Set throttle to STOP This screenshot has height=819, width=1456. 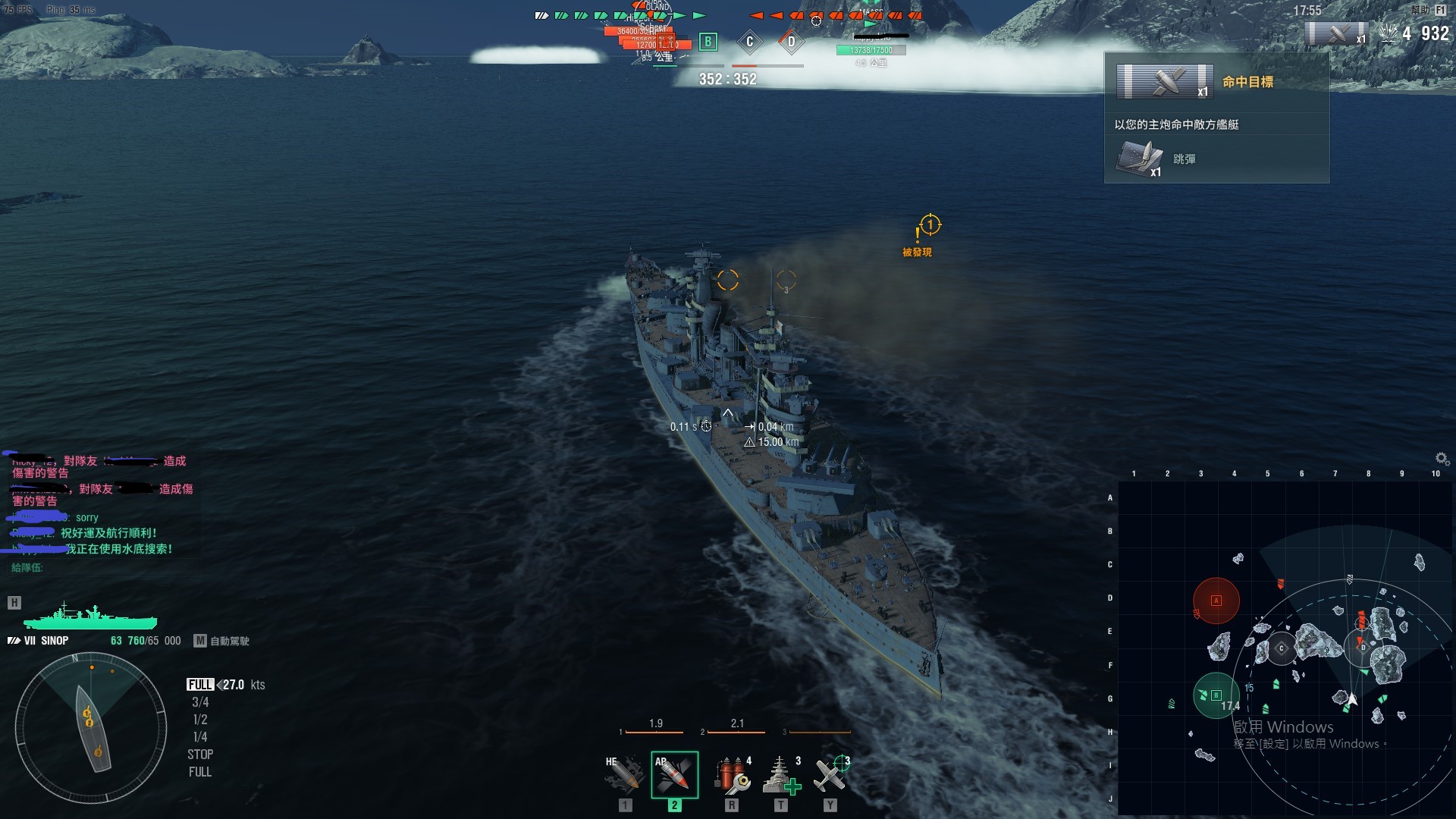click(x=200, y=755)
